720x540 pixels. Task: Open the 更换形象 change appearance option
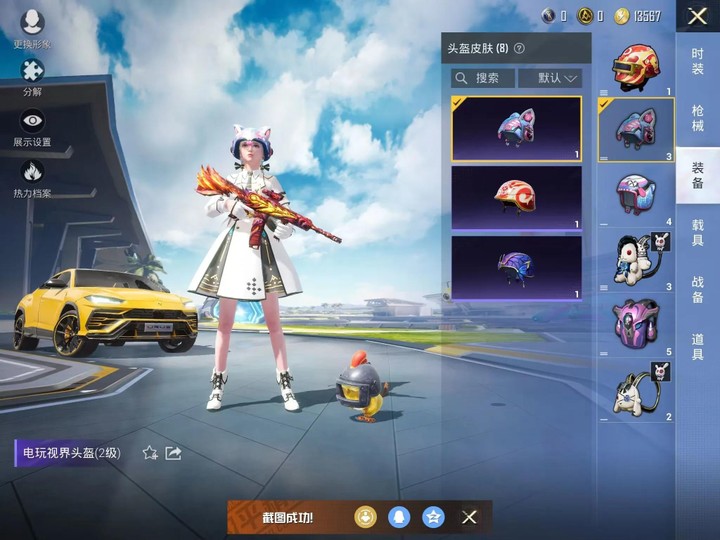32,27
